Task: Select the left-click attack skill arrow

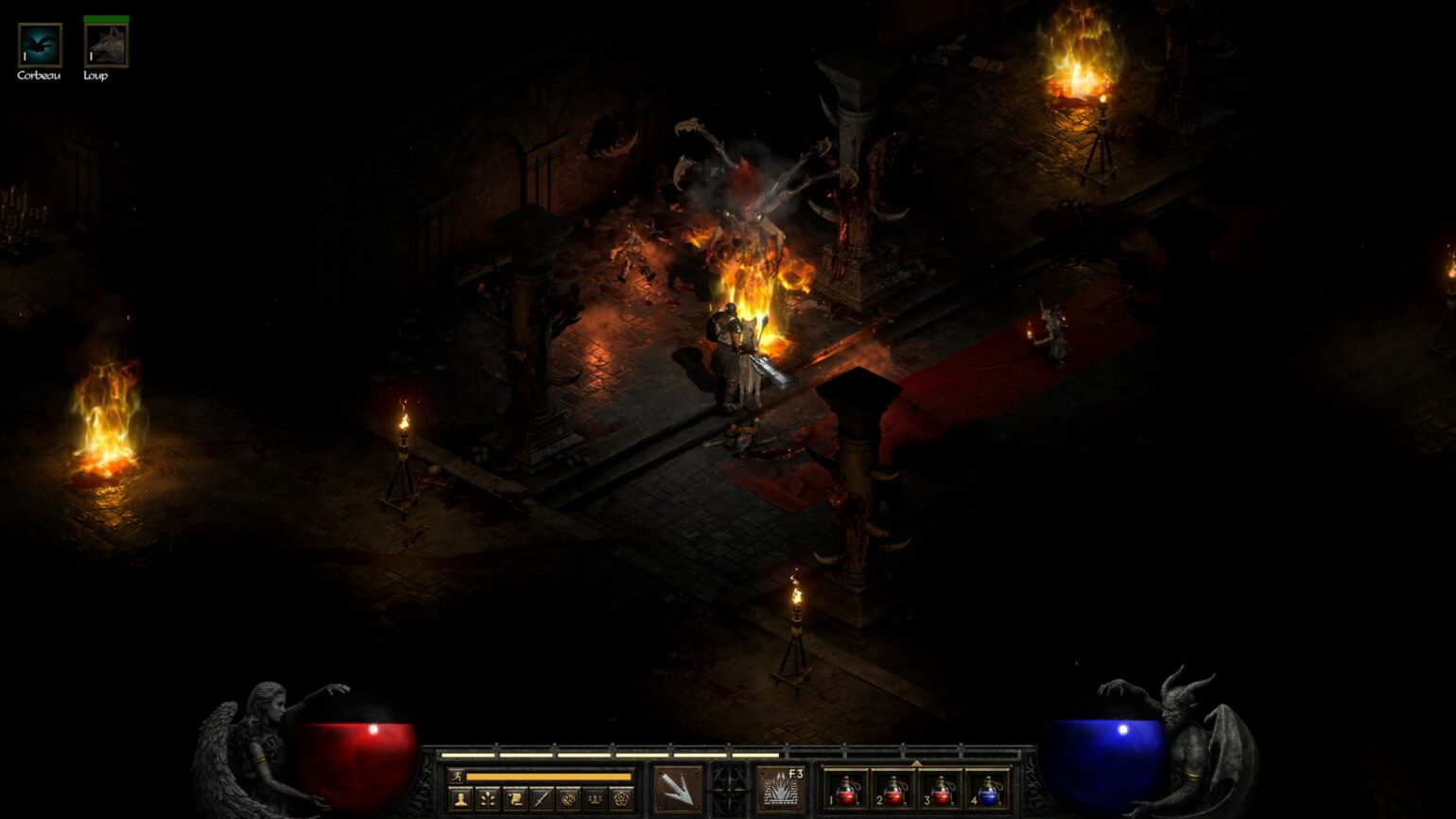Action: [x=677, y=788]
